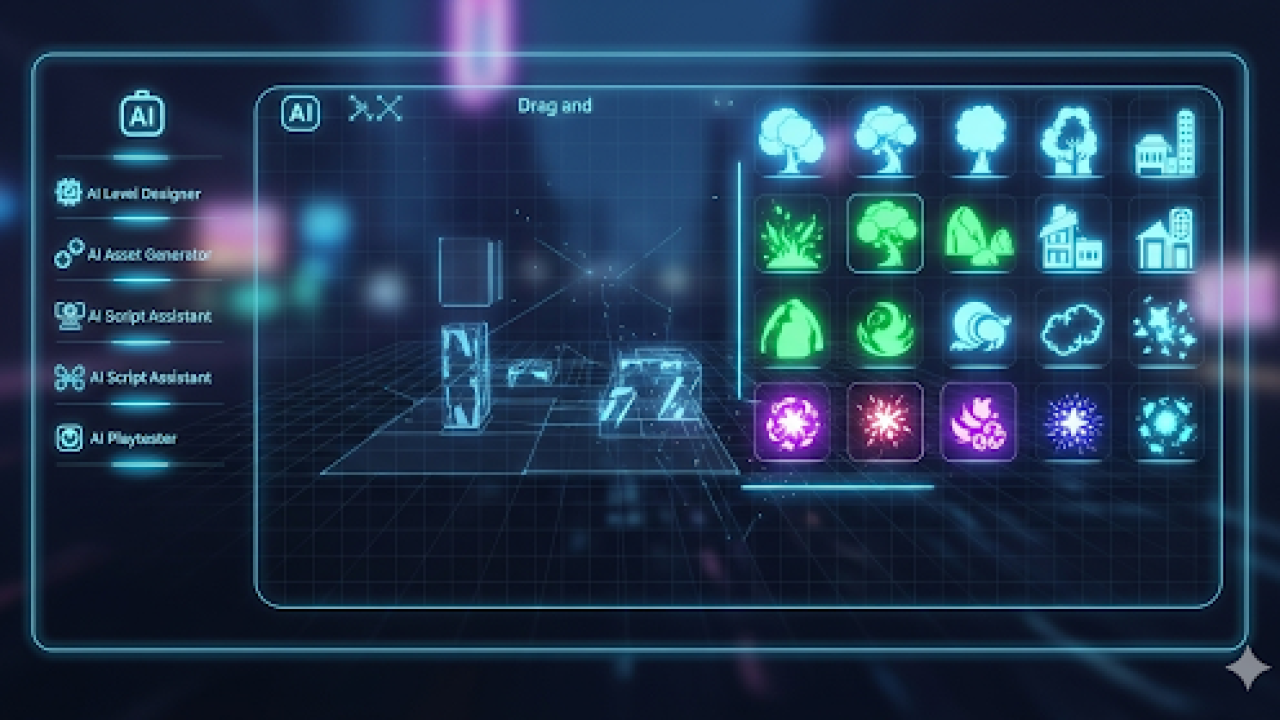1280x720 pixels.
Task: Select the green swirl effect asset
Action: pos(885,328)
